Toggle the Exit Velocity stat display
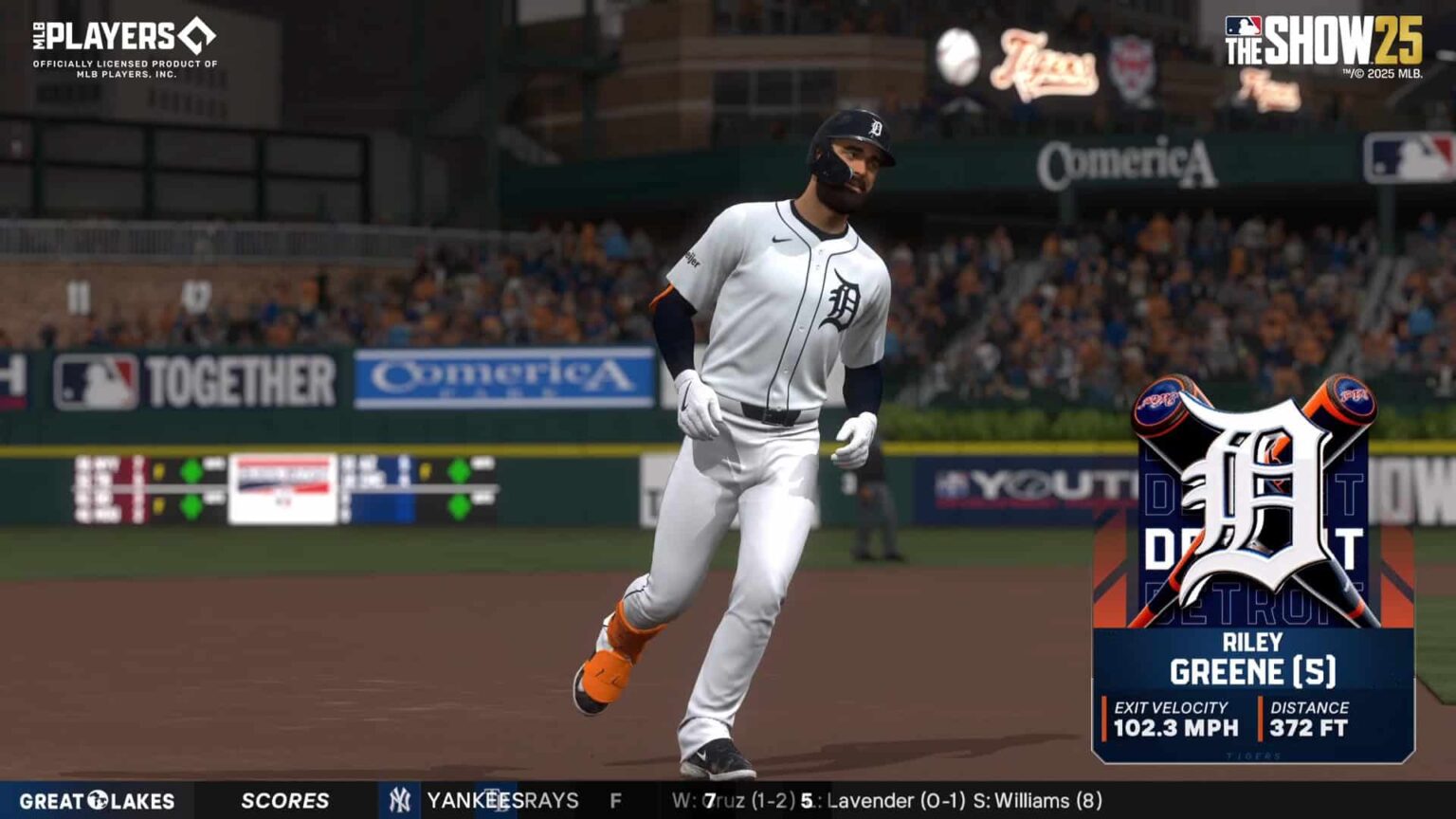Viewport: 1456px width, 819px height. tap(1173, 718)
